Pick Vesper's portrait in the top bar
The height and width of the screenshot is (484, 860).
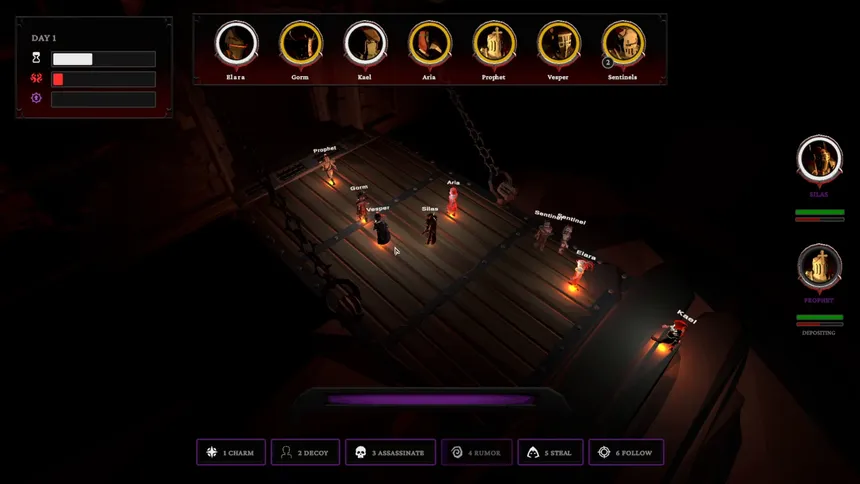[558, 44]
